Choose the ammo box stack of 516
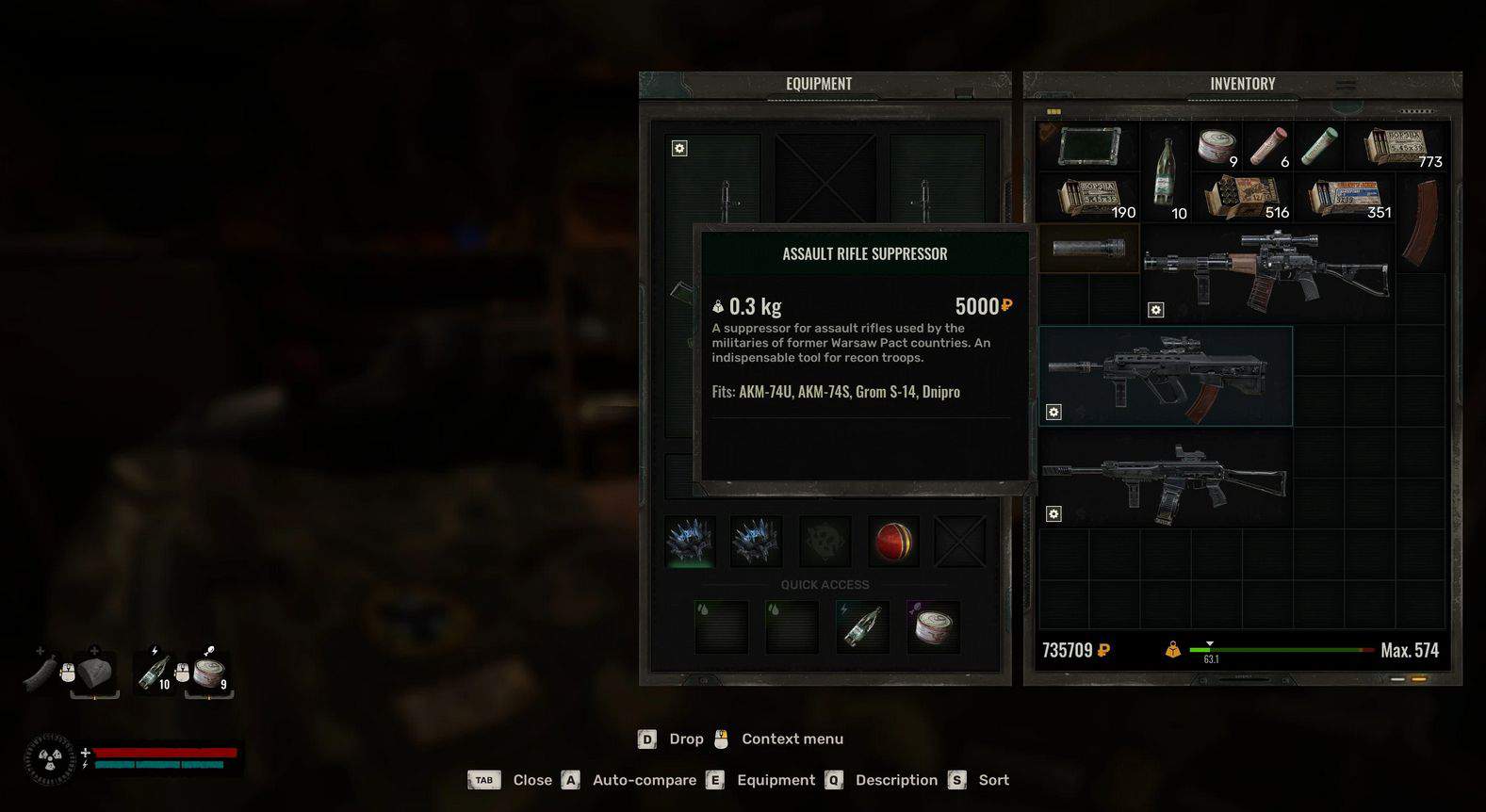Viewport: 1486px width, 812px height. 1246,198
